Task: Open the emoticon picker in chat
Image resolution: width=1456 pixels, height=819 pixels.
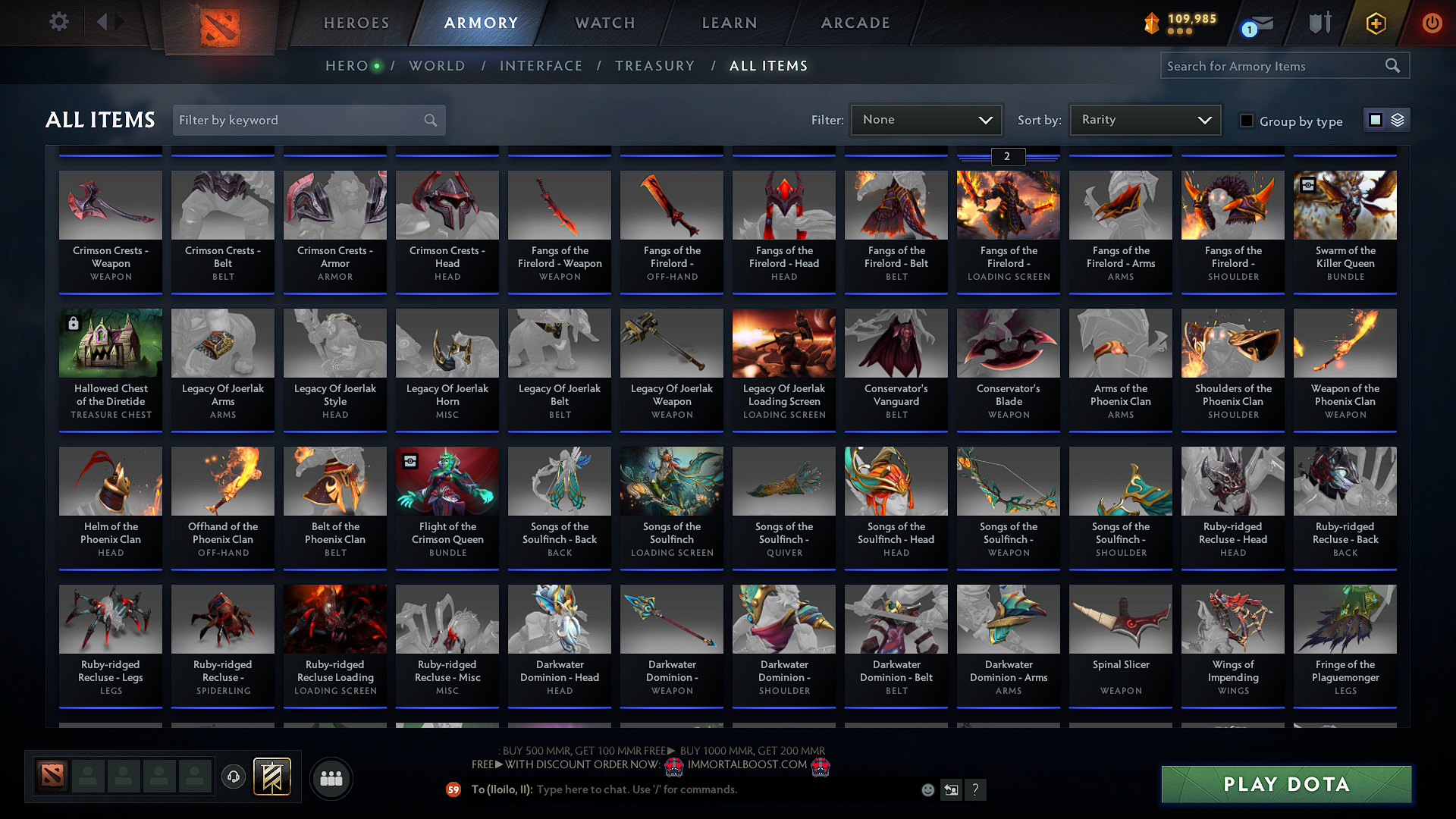Action: [927, 789]
